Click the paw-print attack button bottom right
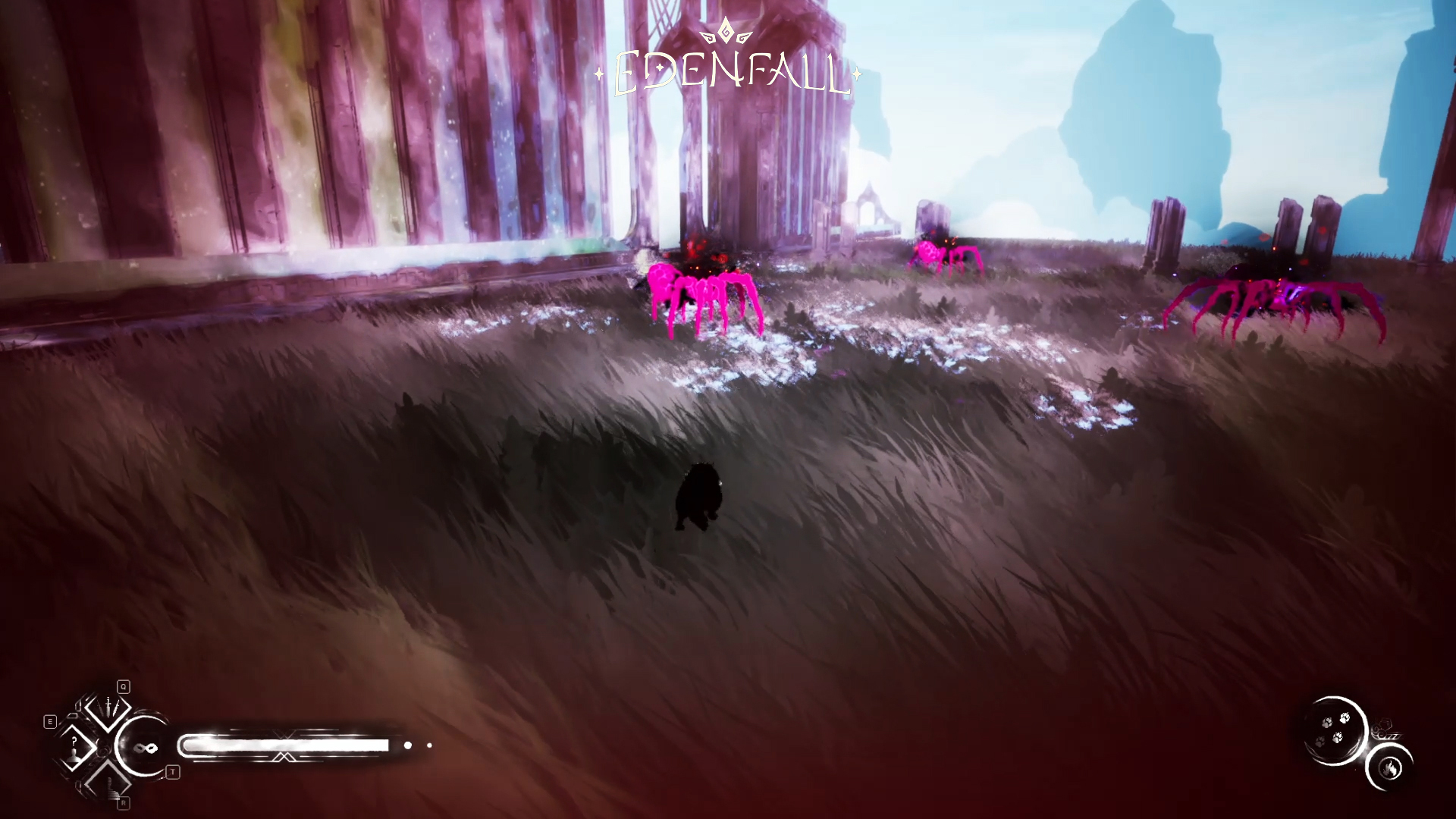 pos(1334,731)
